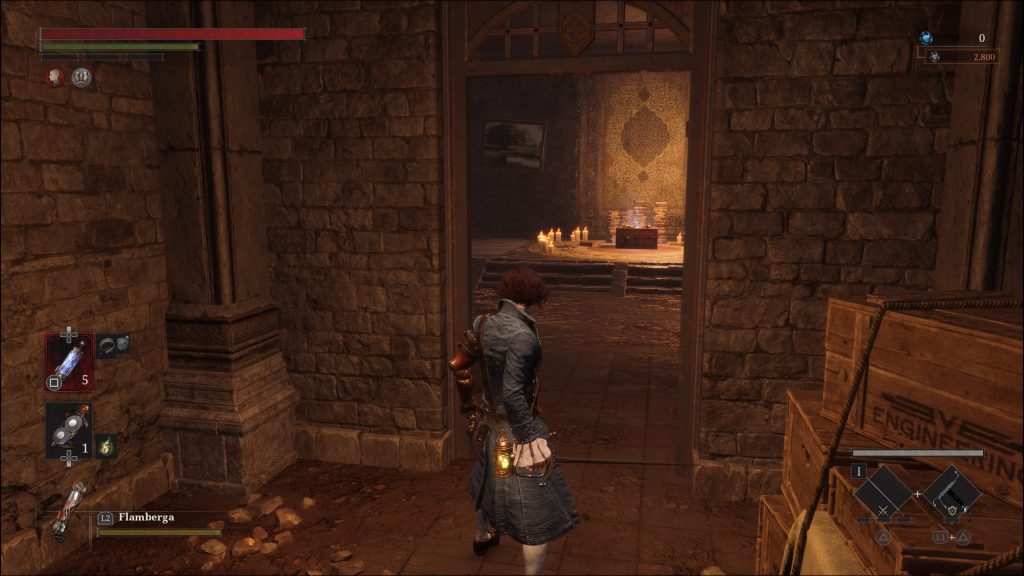
Task: Click the glowing lantern icon beside the grenade
Action: (x=105, y=446)
